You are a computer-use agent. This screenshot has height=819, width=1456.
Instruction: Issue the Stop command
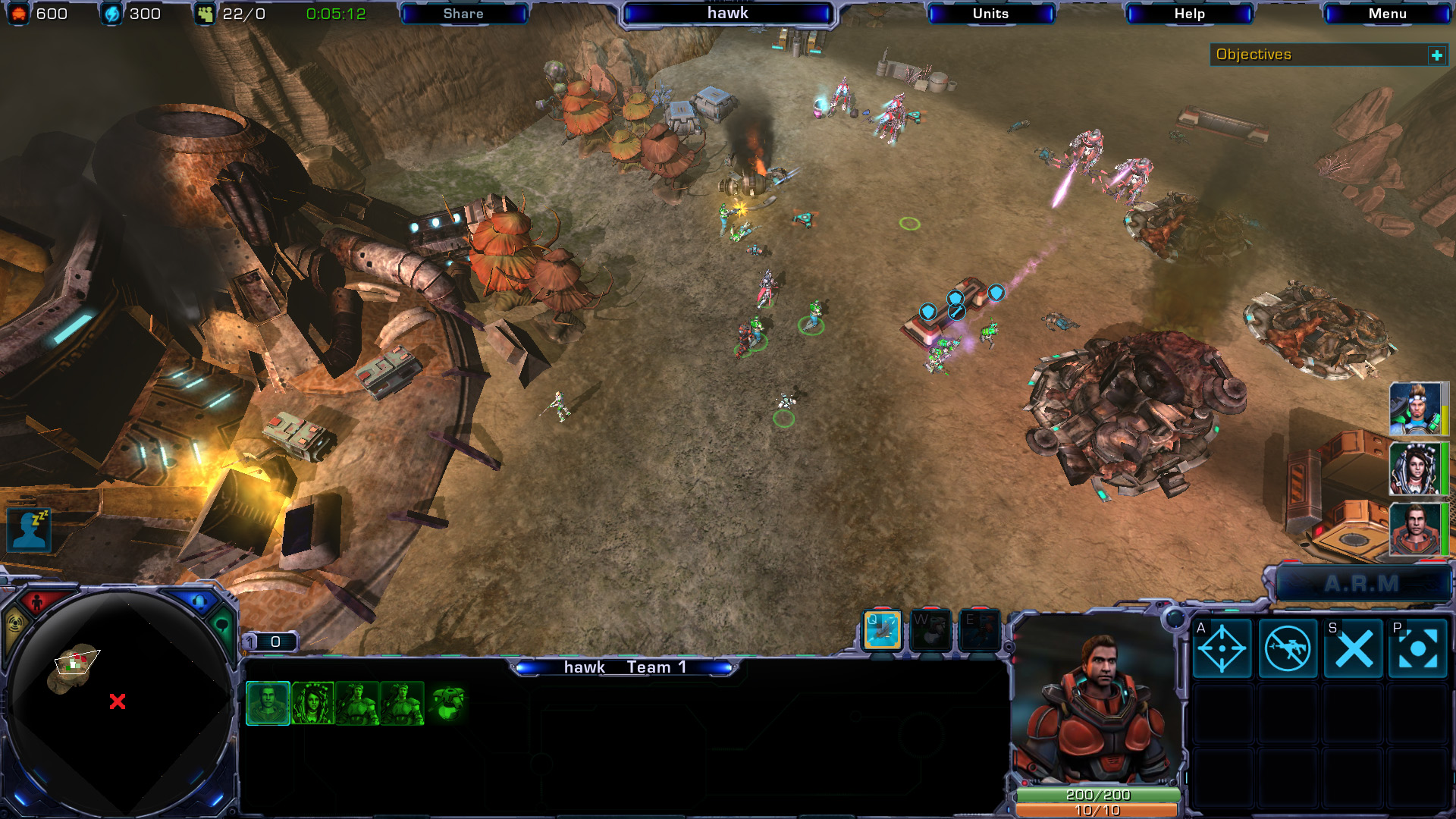pyautogui.click(x=1354, y=648)
